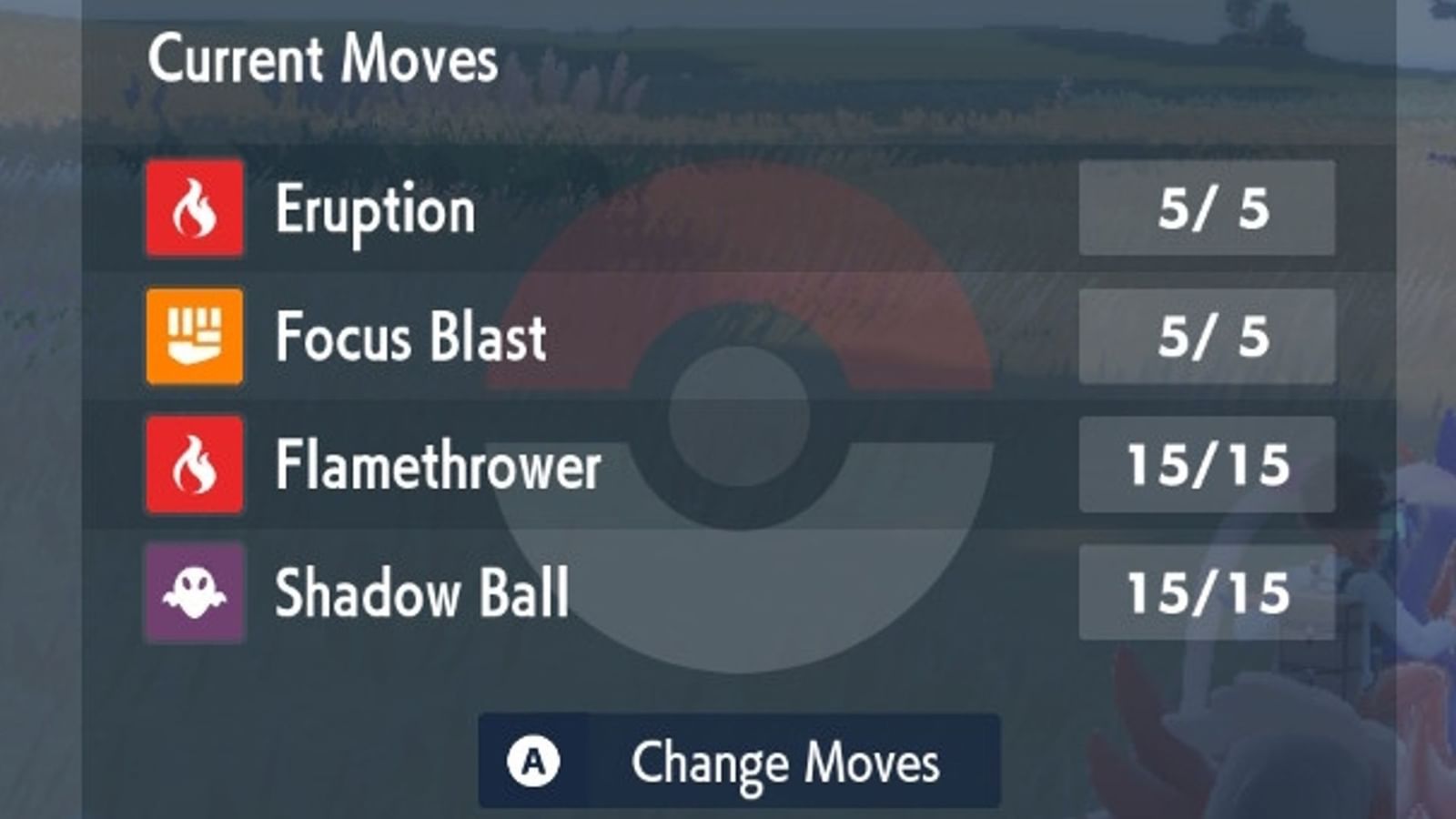Click the flame symbol on the Eruption row
1456x819 pixels.
click(x=193, y=210)
